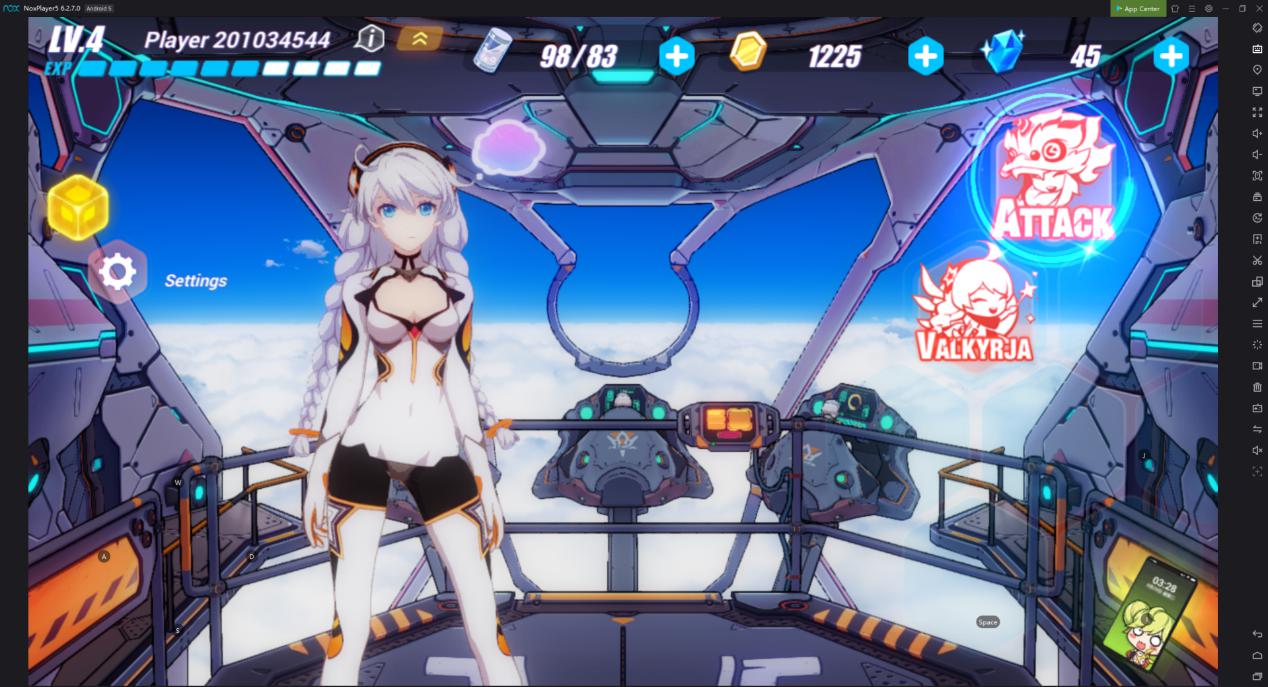Add gold coins with the plus button
1268x687 pixels.
[925, 56]
